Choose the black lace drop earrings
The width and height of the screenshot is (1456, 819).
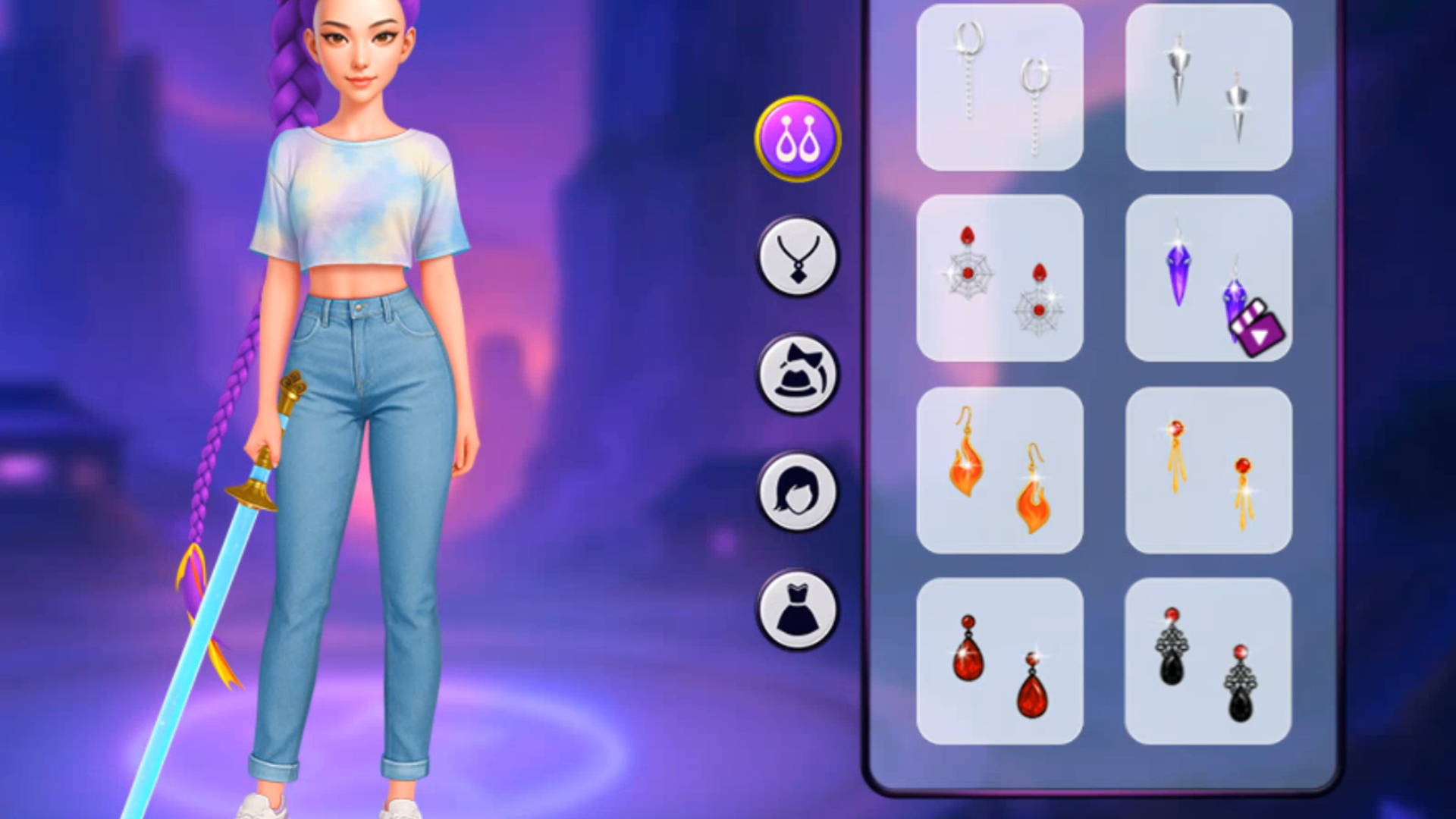(x=1208, y=661)
